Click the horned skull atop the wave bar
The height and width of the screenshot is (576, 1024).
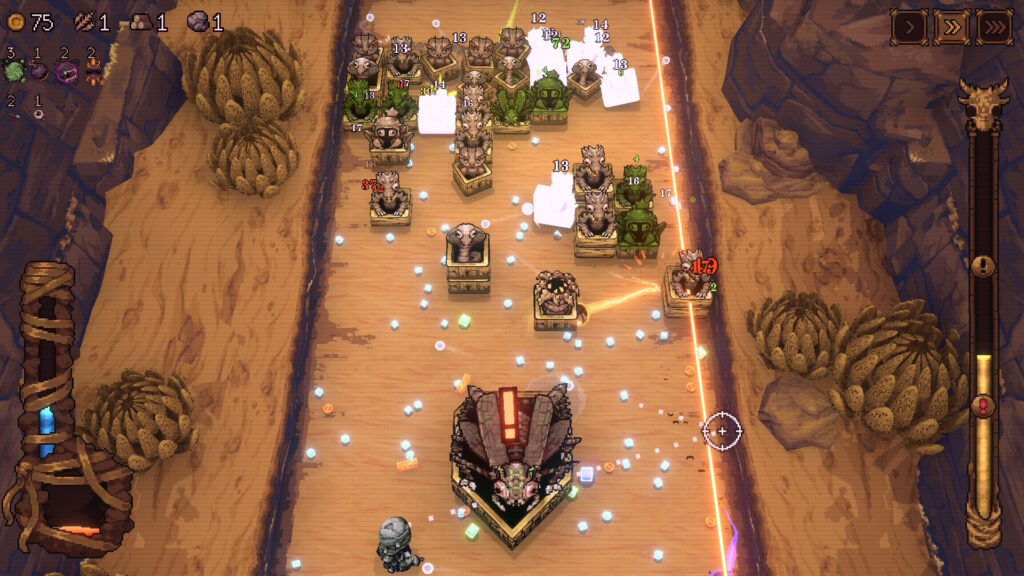pyautogui.click(x=983, y=104)
